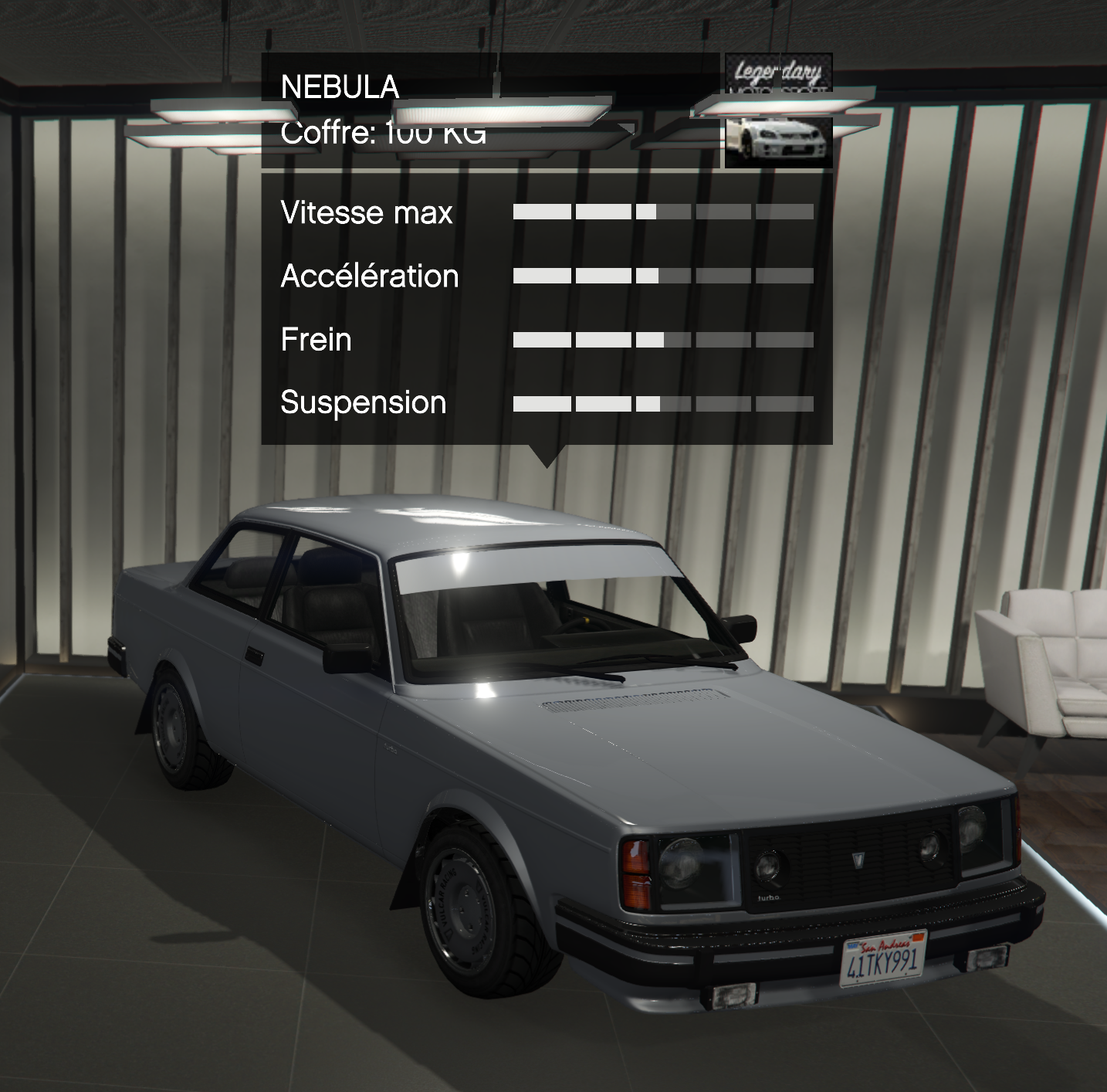
Task: Click the NEBULA vehicle name title
Action: [338, 87]
